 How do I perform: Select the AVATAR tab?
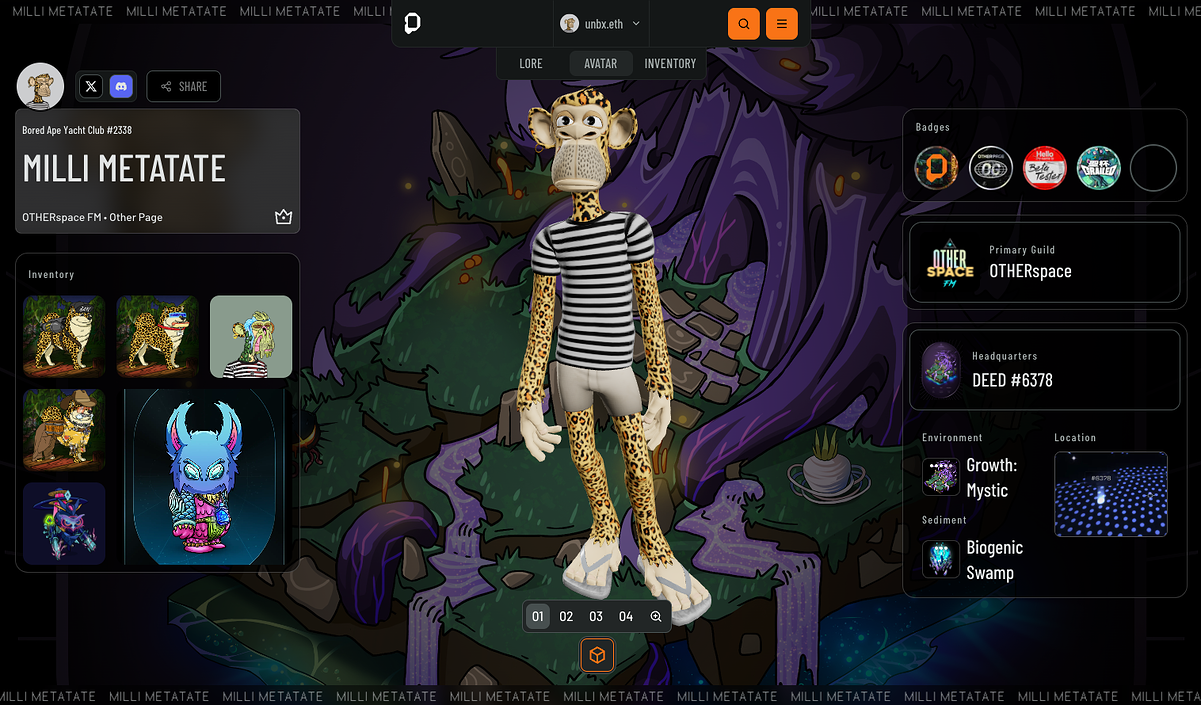click(x=600, y=63)
